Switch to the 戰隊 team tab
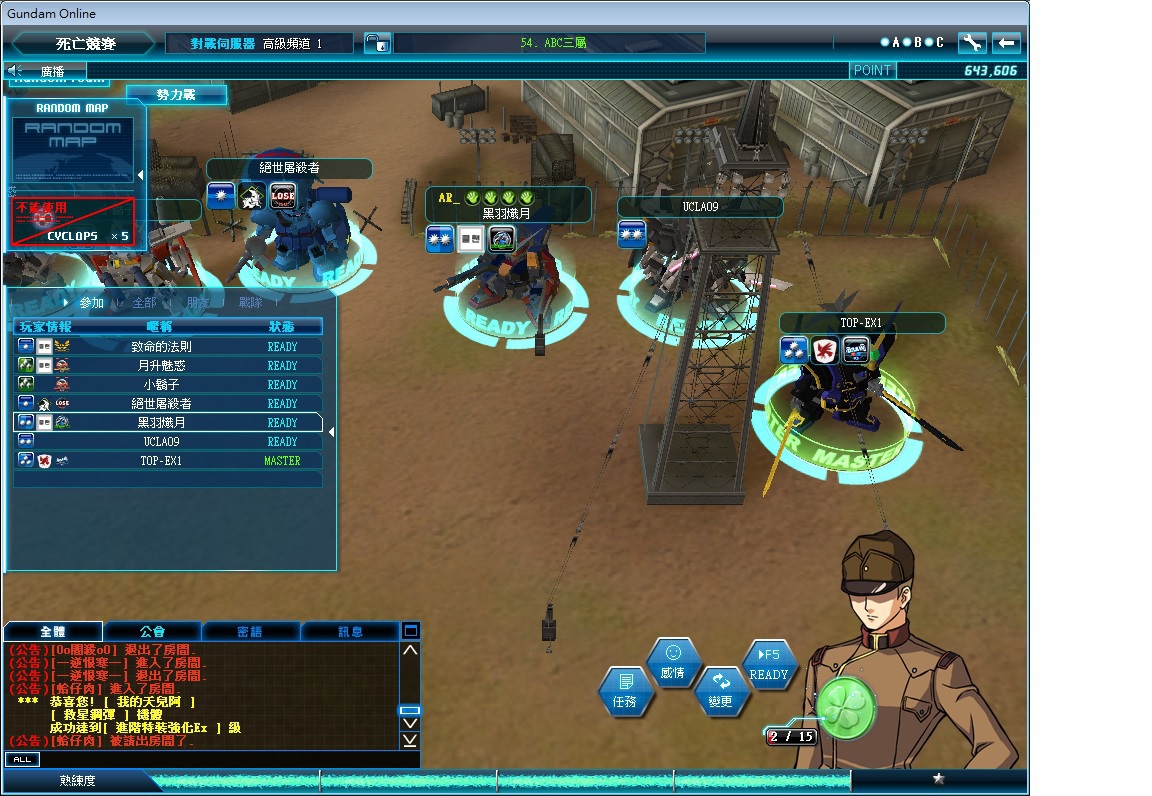This screenshot has height=796, width=1152. point(250,302)
